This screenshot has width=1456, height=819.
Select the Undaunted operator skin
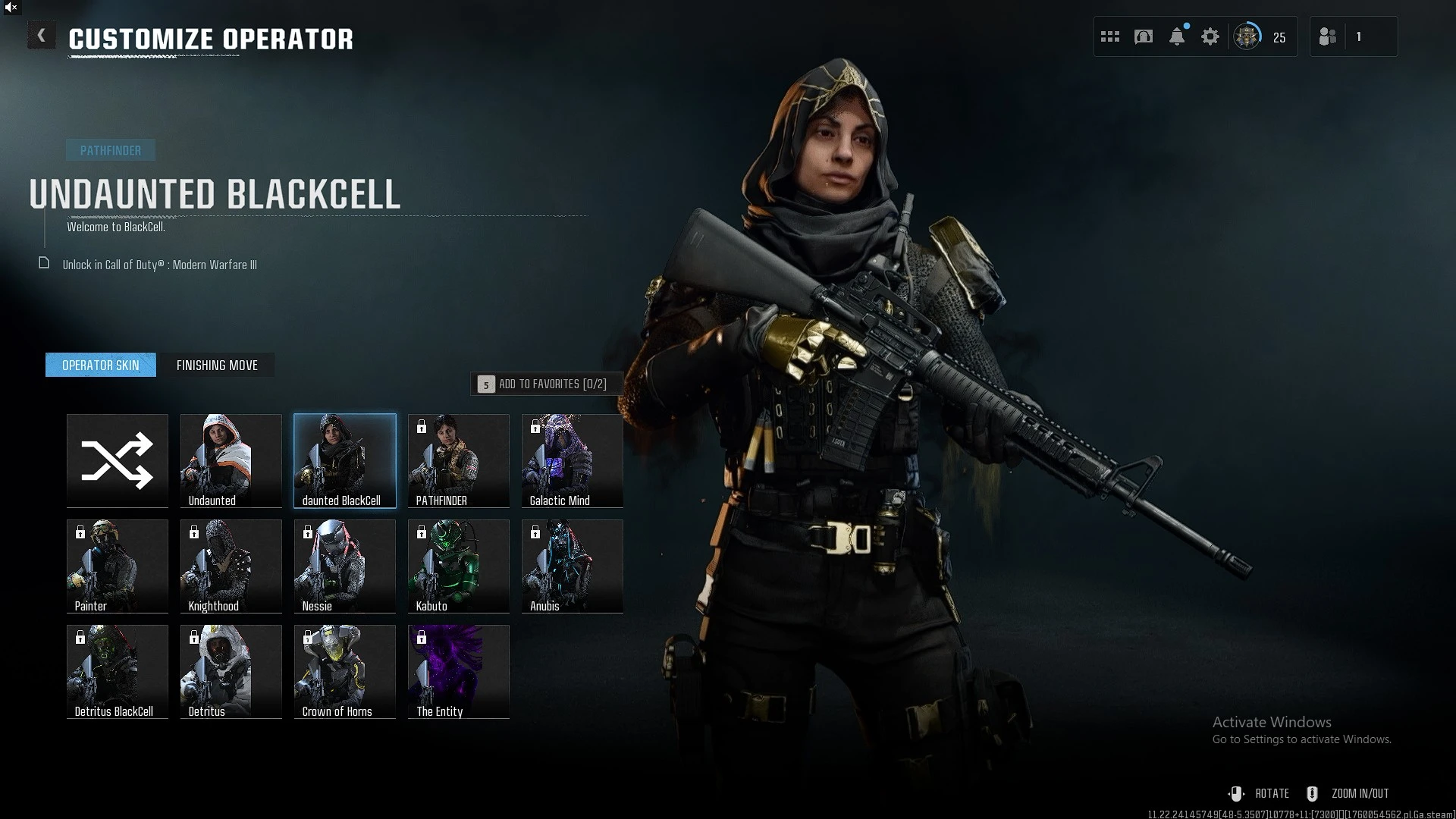(231, 460)
